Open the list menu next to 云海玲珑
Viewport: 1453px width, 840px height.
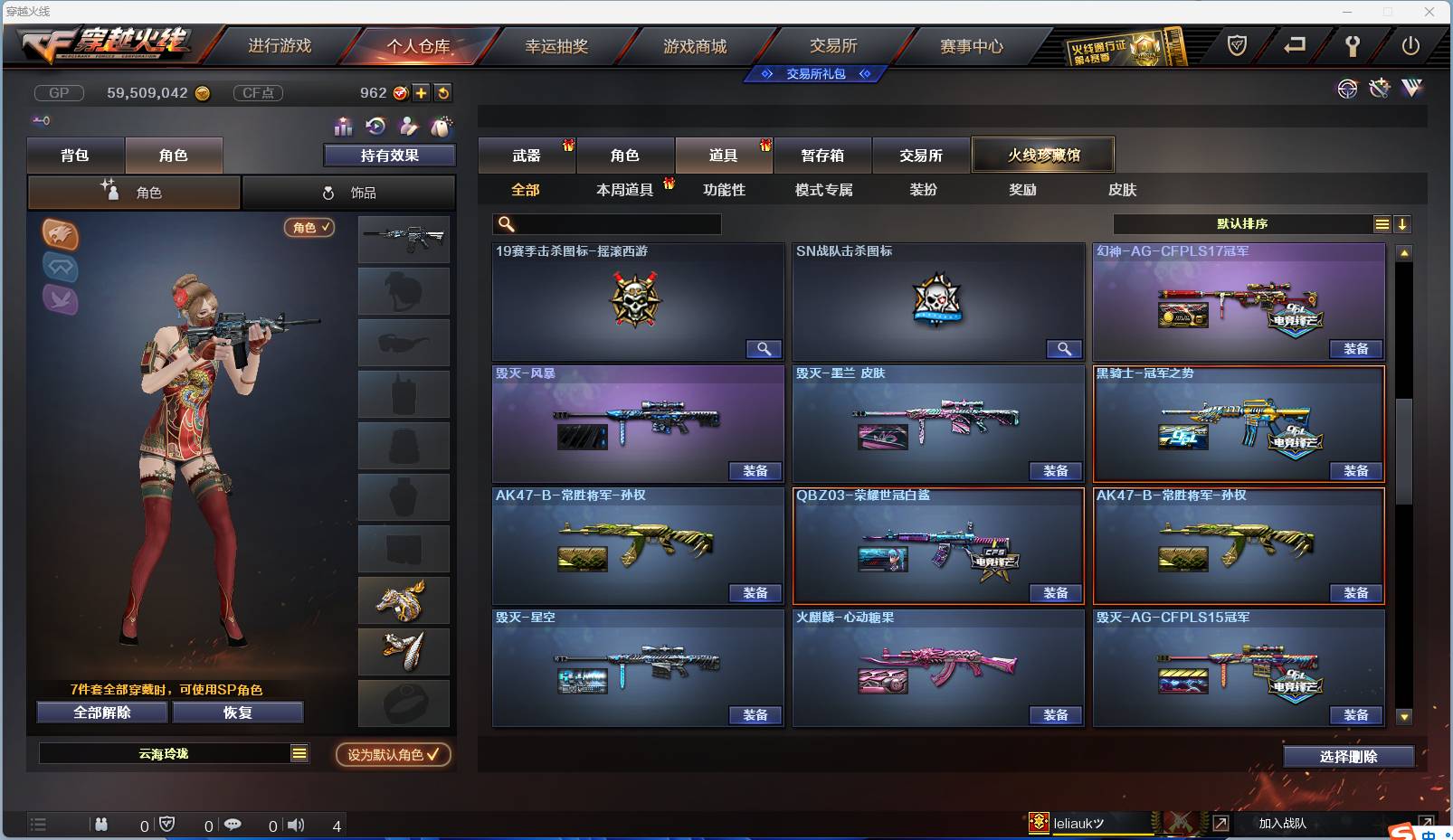(x=299, y=752)
